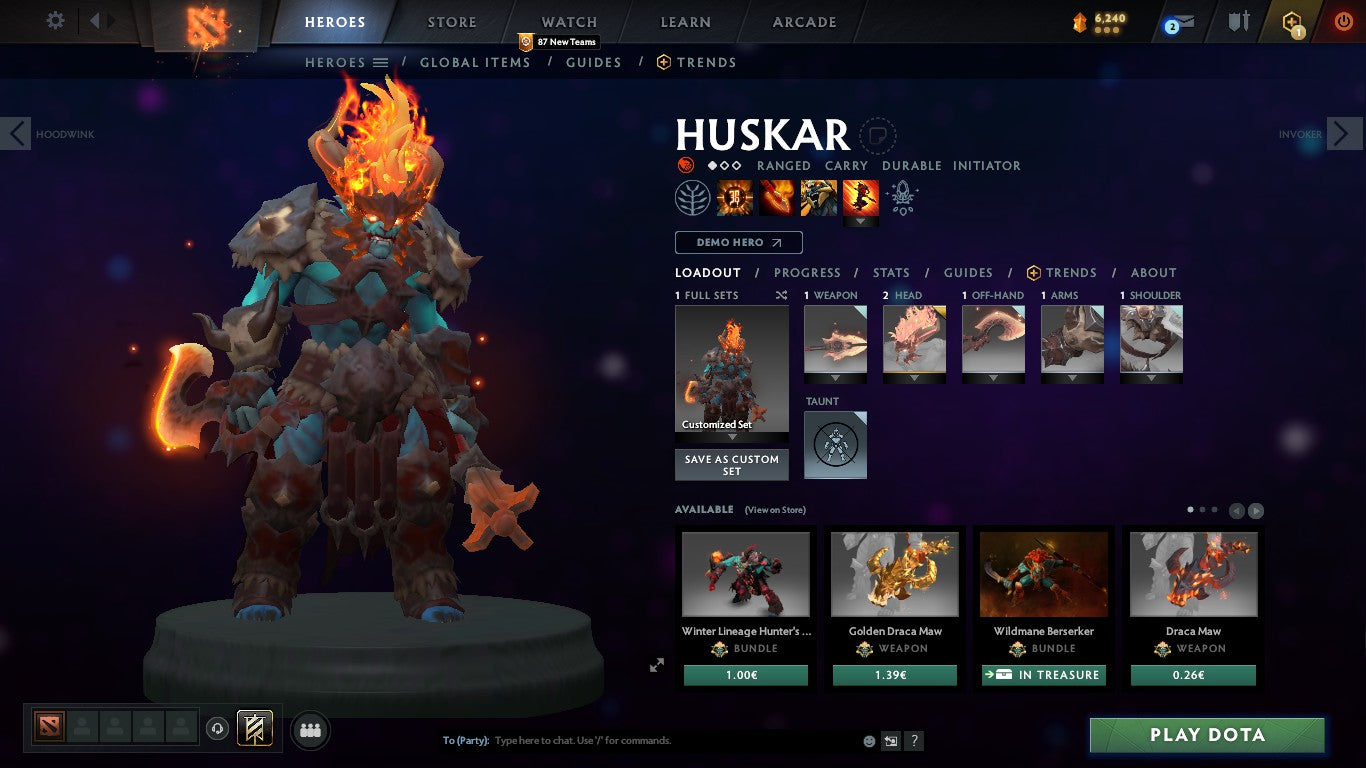Open the ARCADE menu item
Viewport: 1366px width, 768px height.
803,21
